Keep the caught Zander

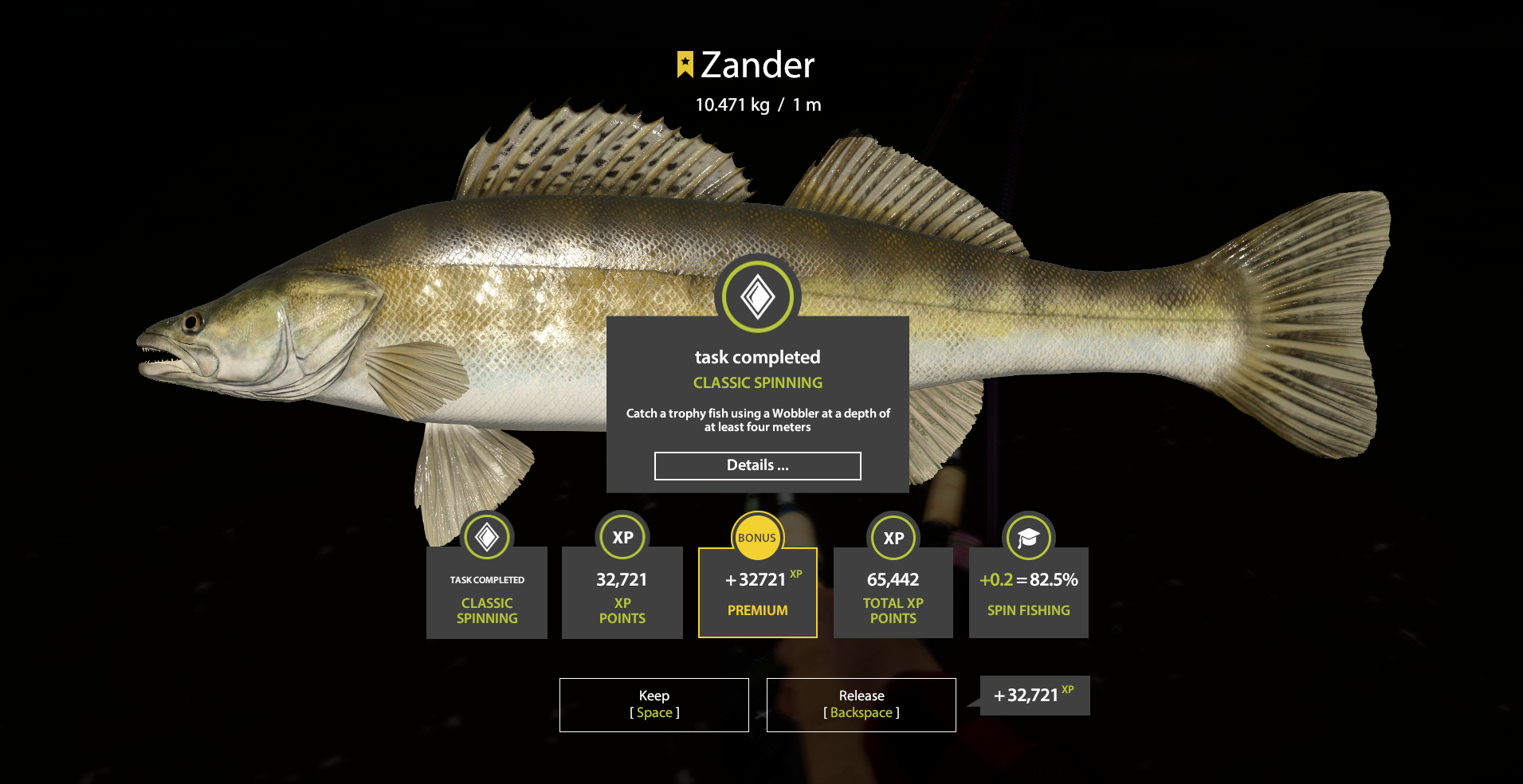tap(654, 704)
